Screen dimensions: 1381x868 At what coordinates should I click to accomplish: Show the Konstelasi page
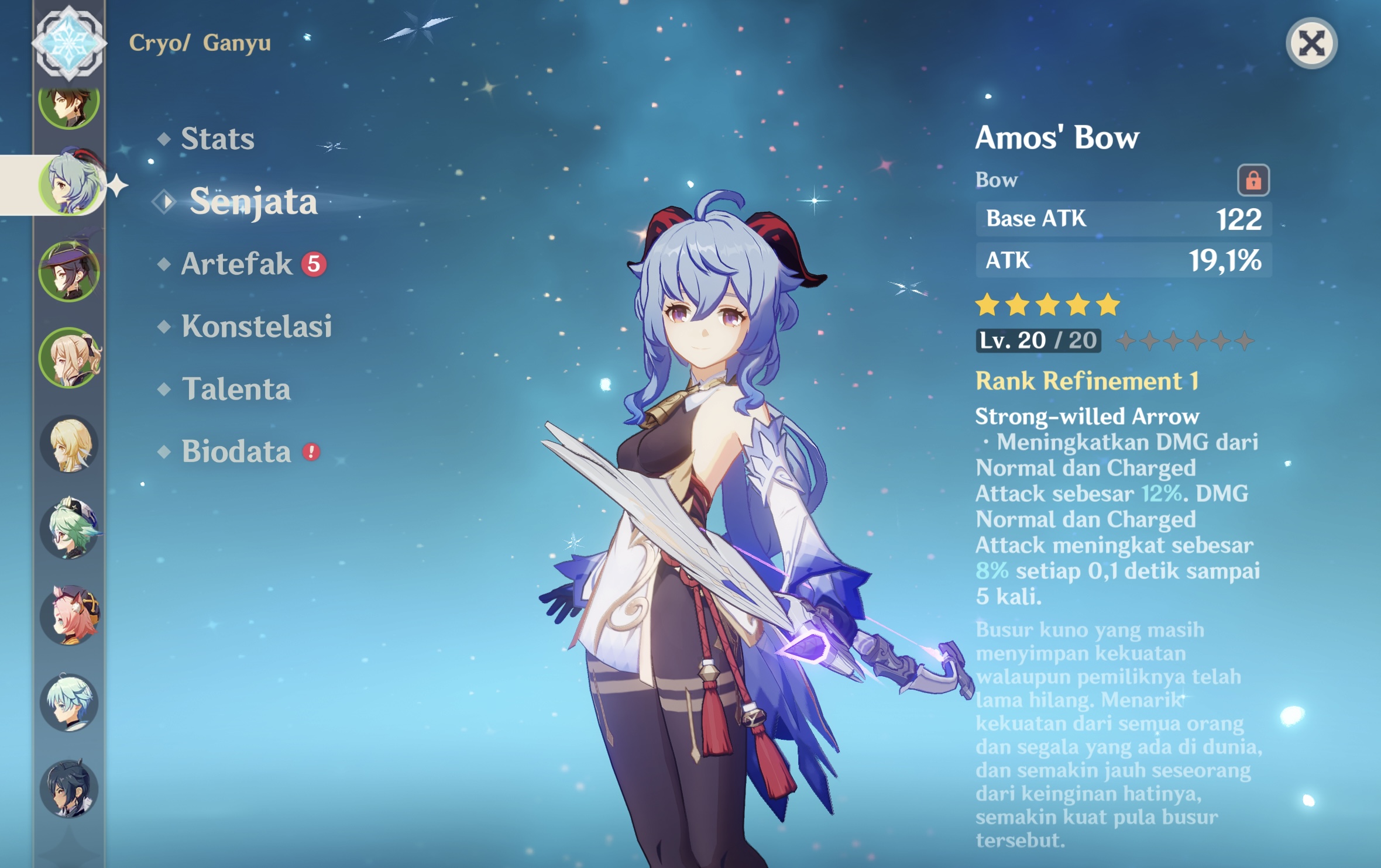pyautogui.click(x=256, y=326)
